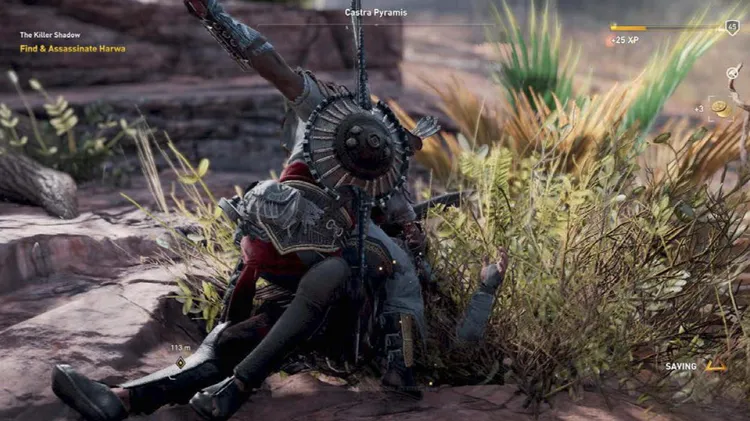The height and width of the screenshot is (421, 750).
Task: Select the gold coin loot icon
Action: (719, 108)
